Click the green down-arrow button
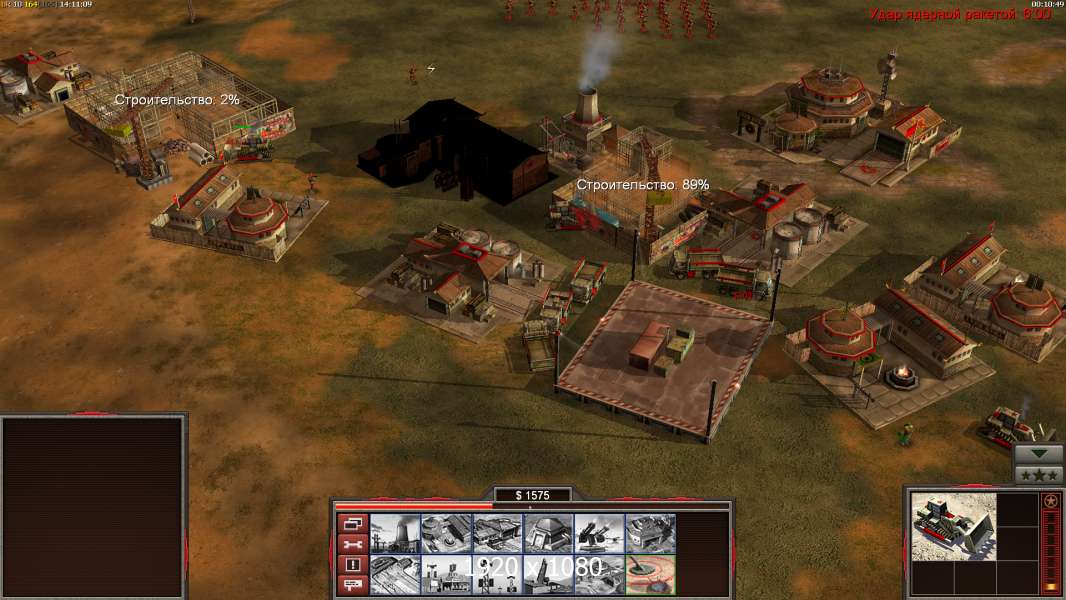1066x600 pixels. coord(1039,454)
